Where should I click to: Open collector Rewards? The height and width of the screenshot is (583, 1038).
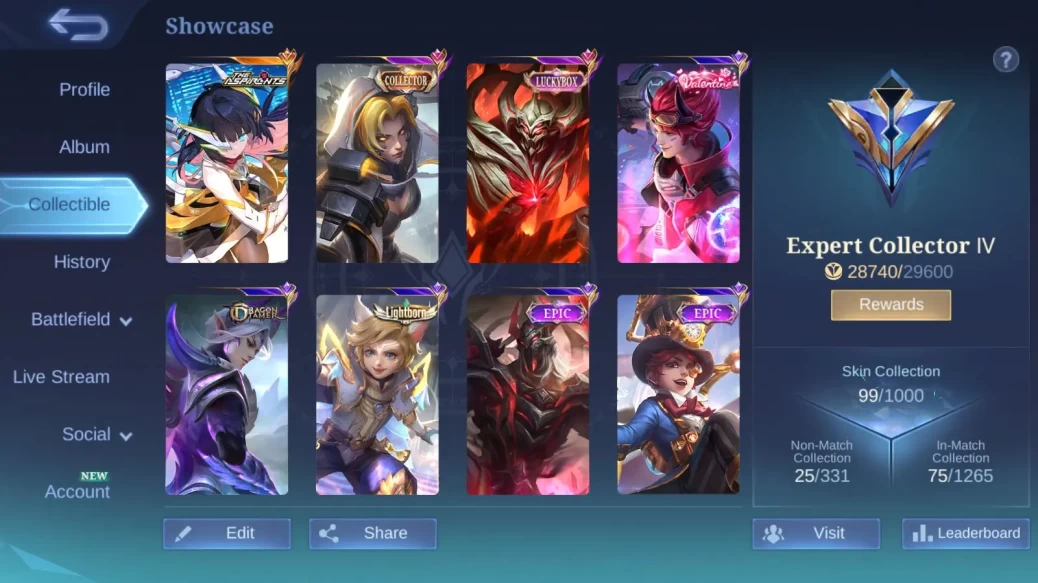[890, 304]
